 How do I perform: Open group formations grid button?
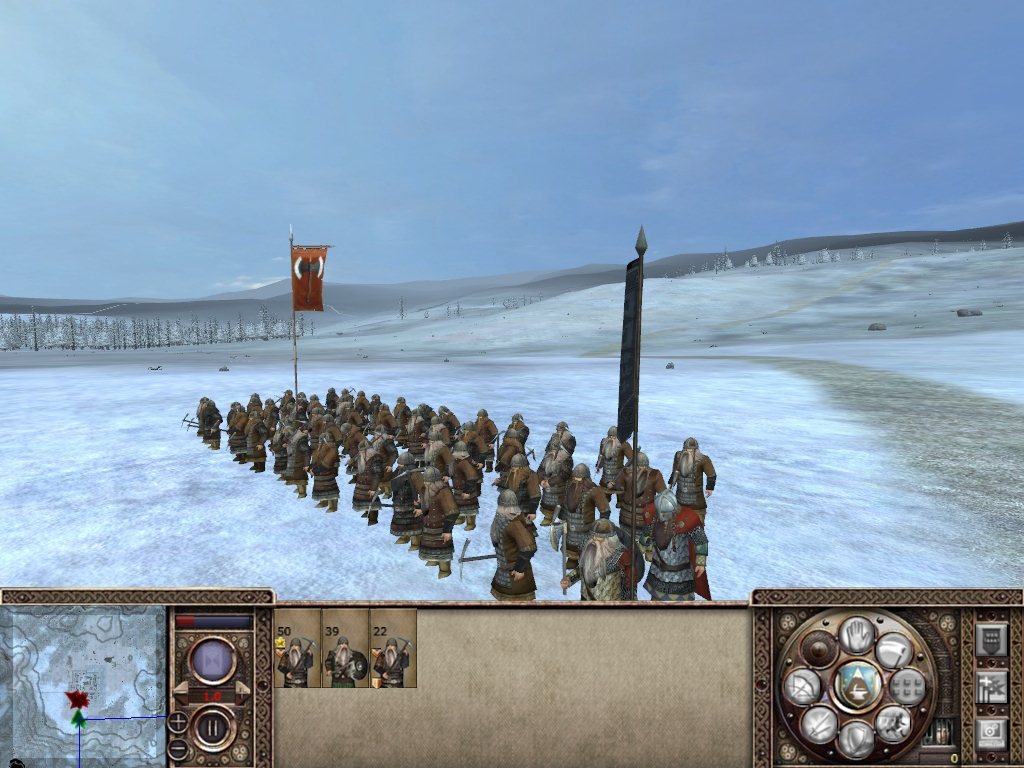tap(907, 687)
